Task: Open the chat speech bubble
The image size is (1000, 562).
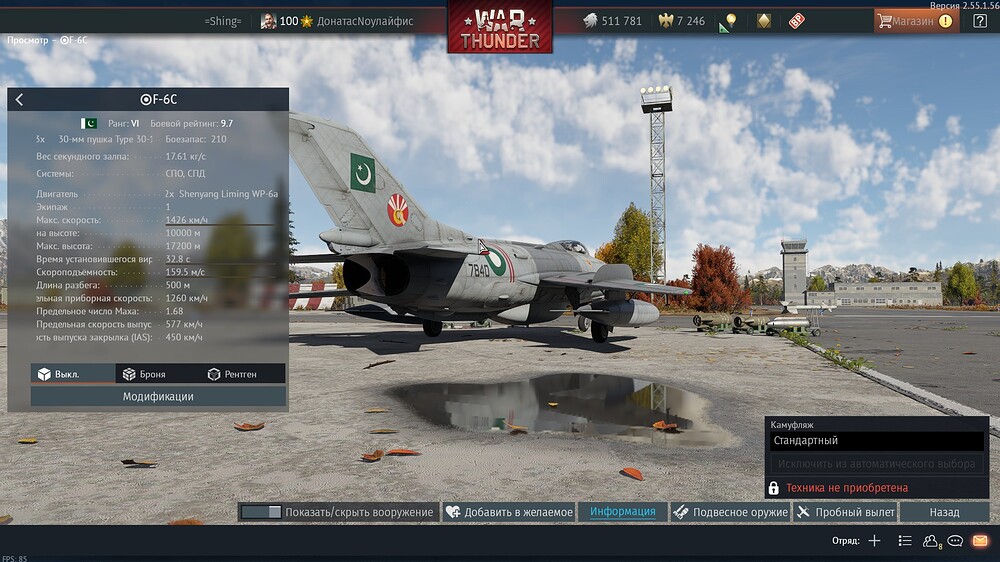Action: coord(955,541)
